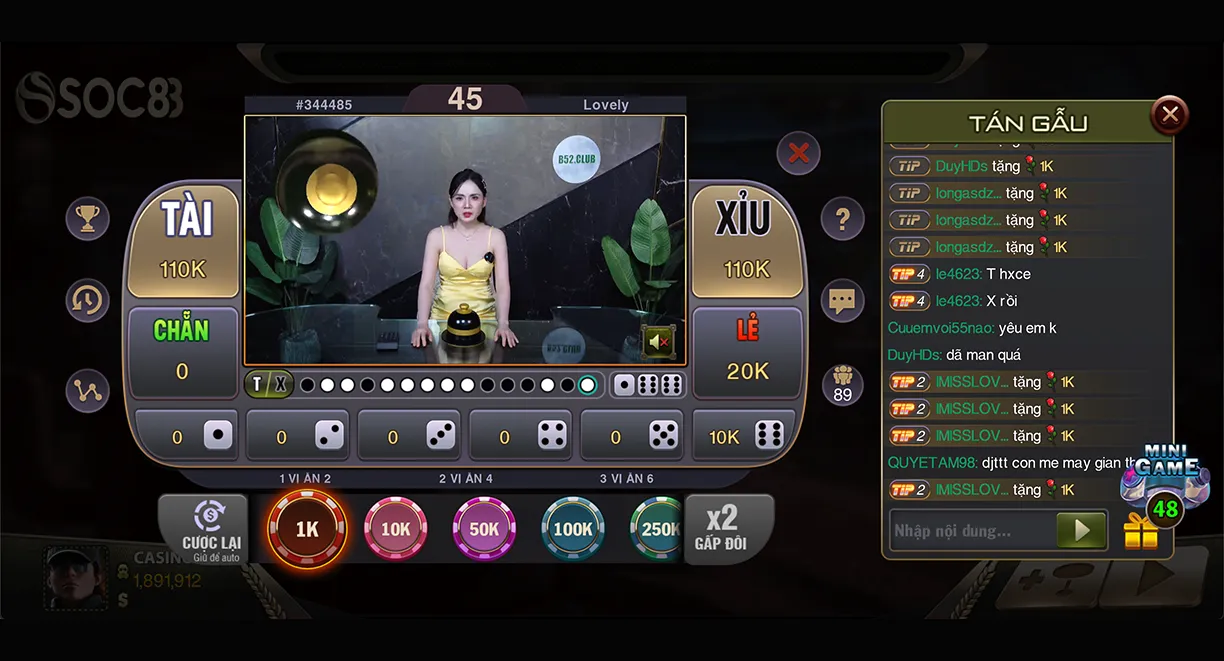Click the chat message input field
Screen dimensions: 1224x661
(x=970, y=531)
